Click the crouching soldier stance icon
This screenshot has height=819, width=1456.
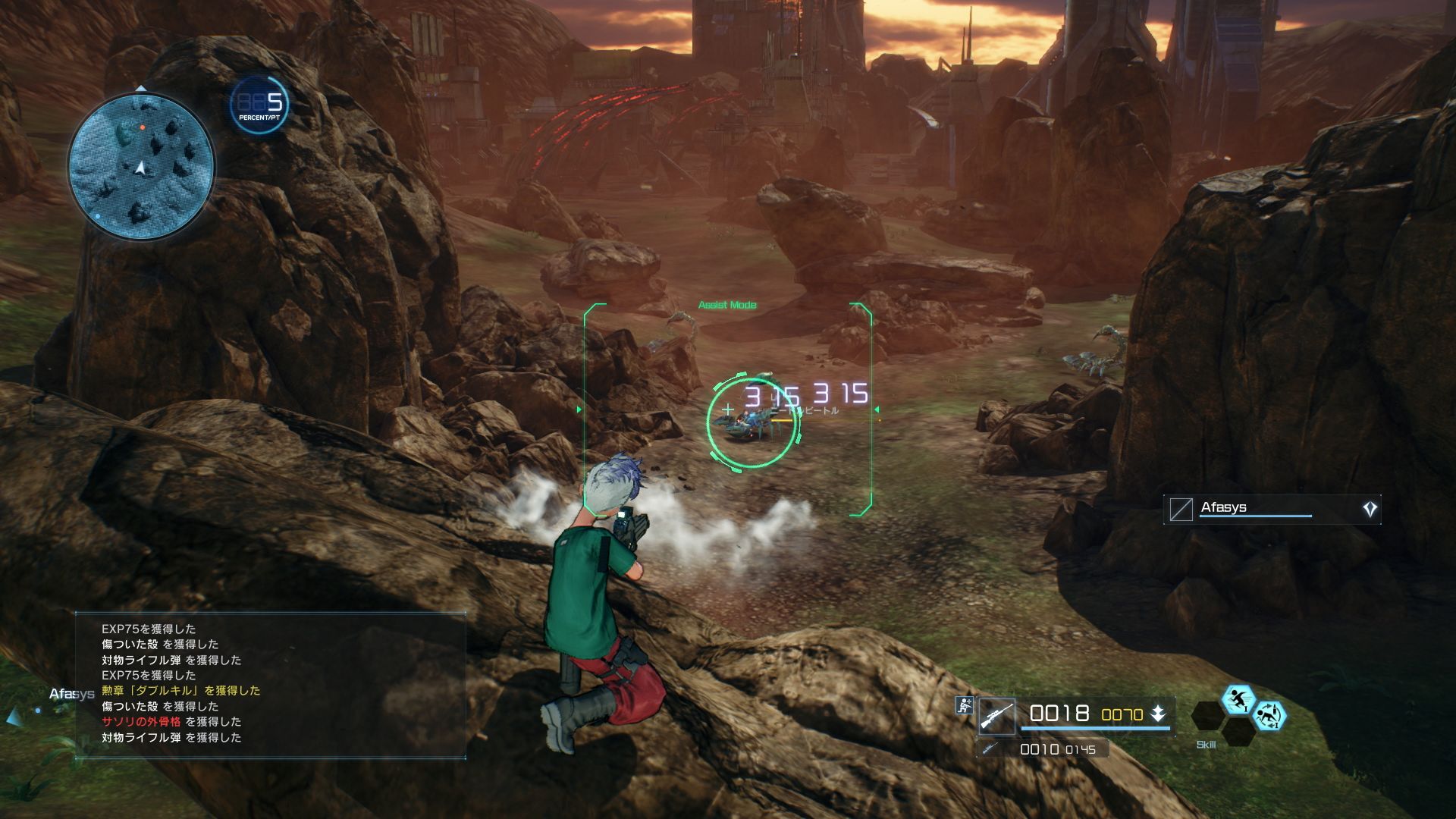click(x=965, y=706)
